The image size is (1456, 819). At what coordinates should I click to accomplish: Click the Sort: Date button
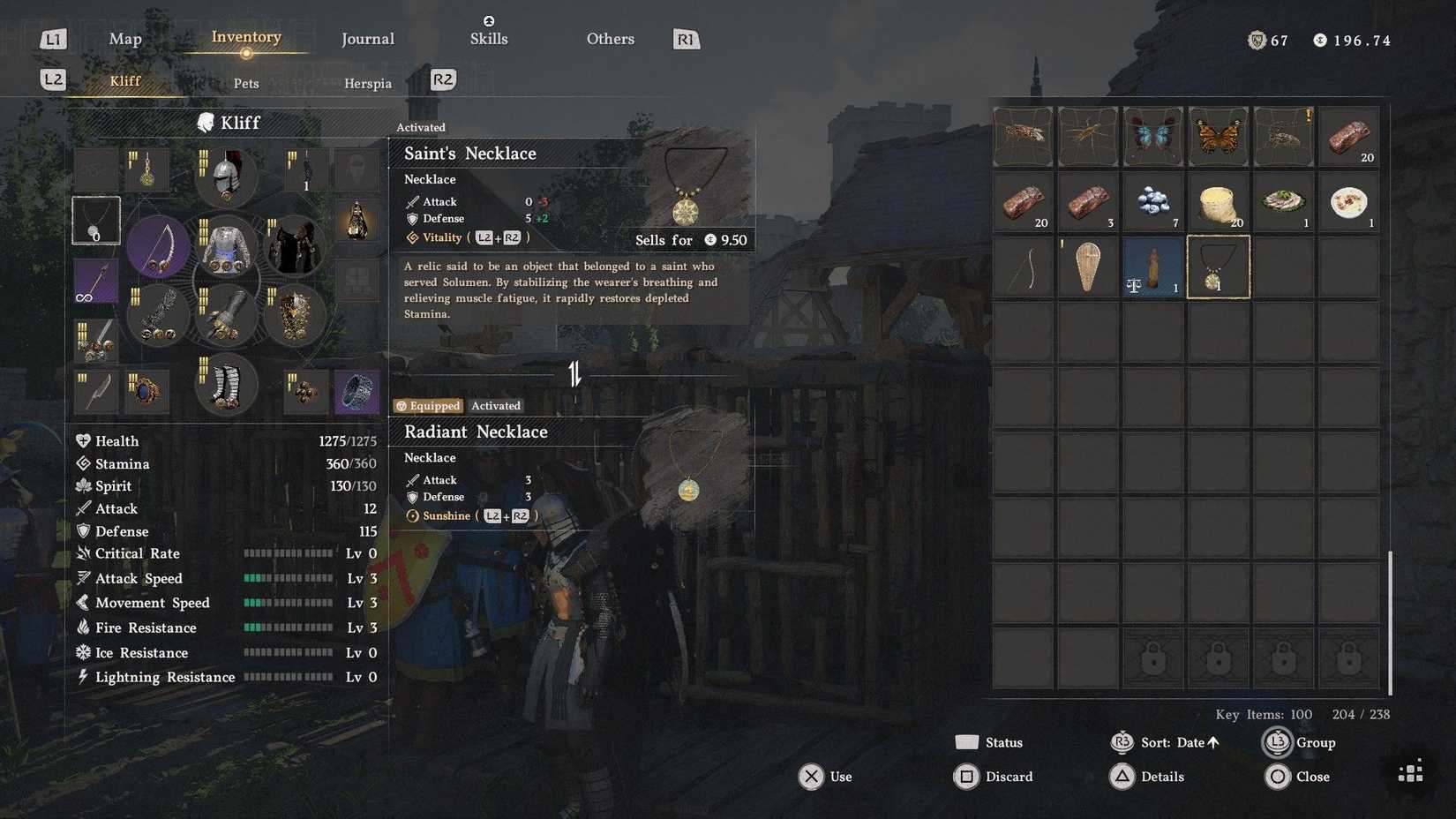tap(1167, 742)
